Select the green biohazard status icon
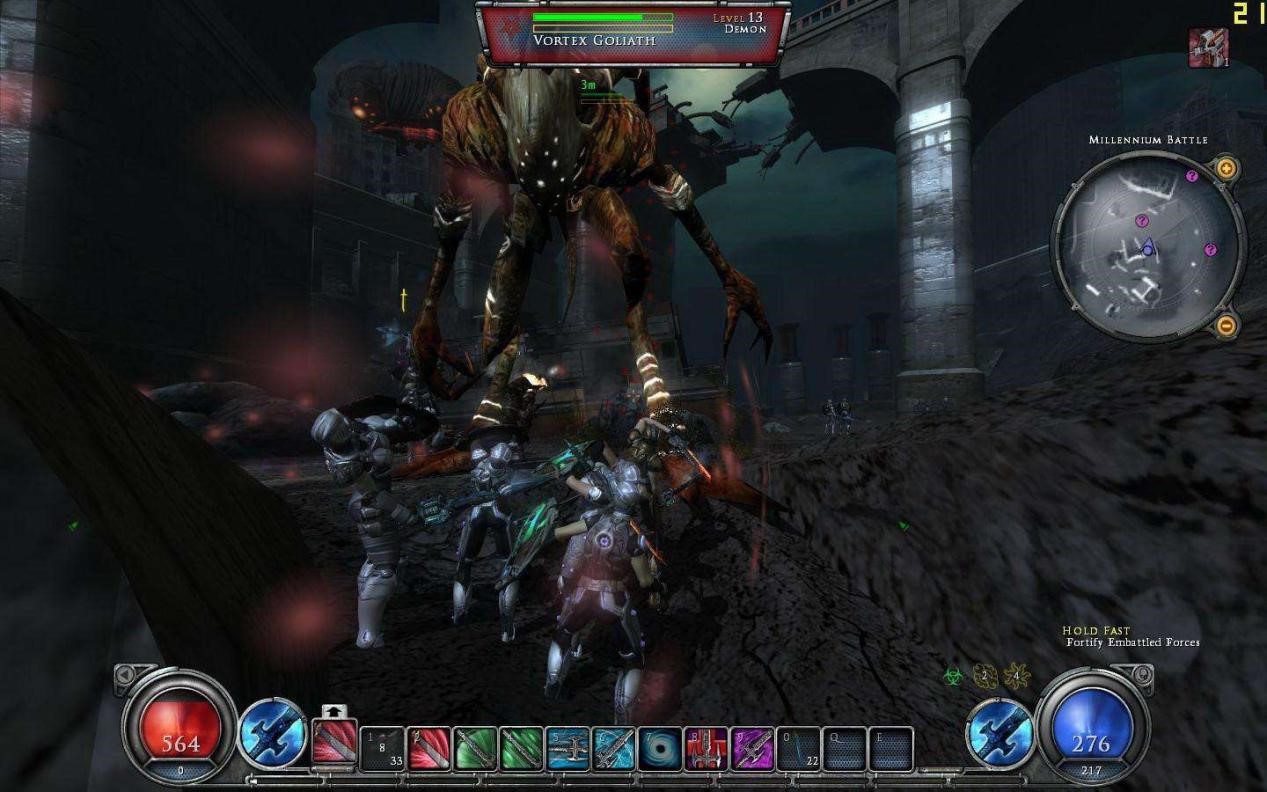This screenshot has width=1267, height=792. click(x=953, y=677)
